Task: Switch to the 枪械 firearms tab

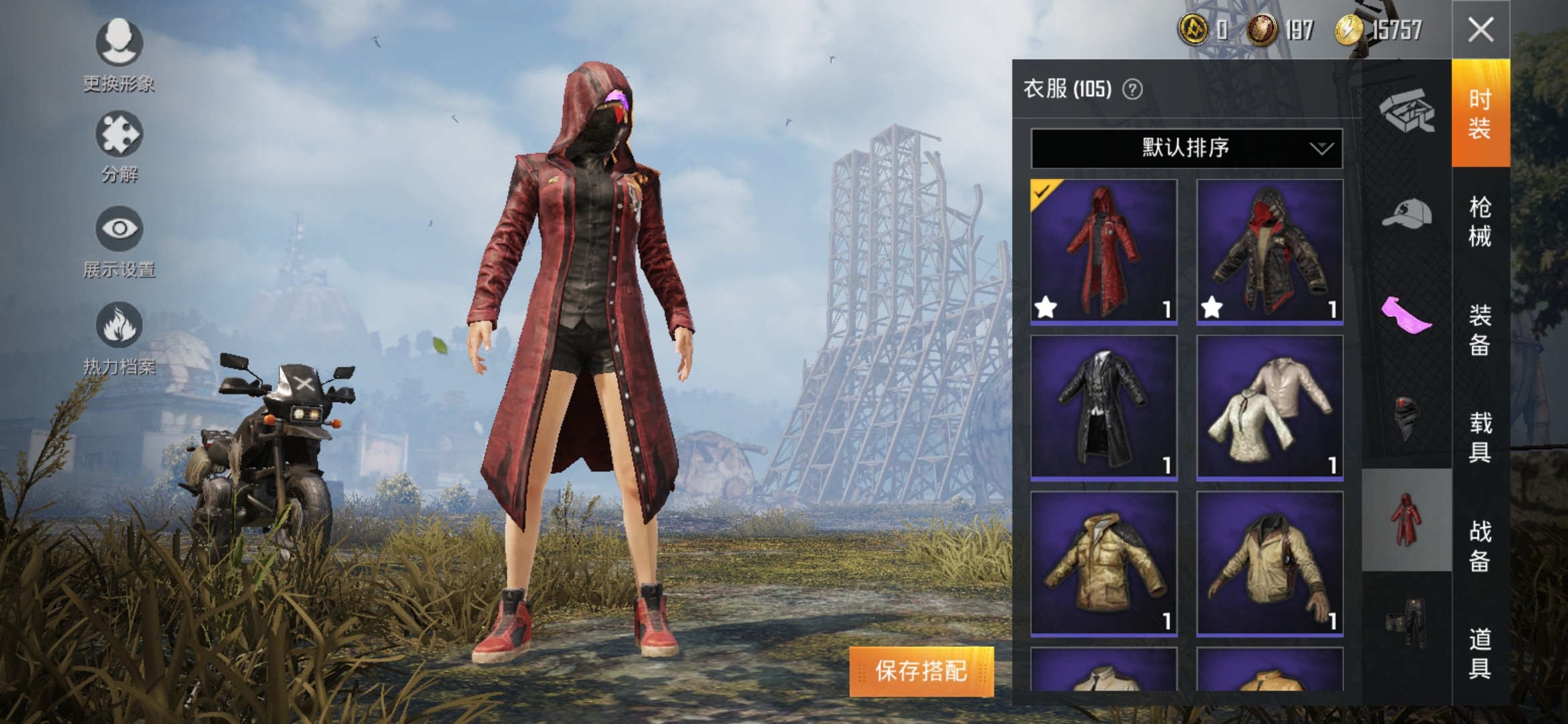Action: tap(1480, 221)
